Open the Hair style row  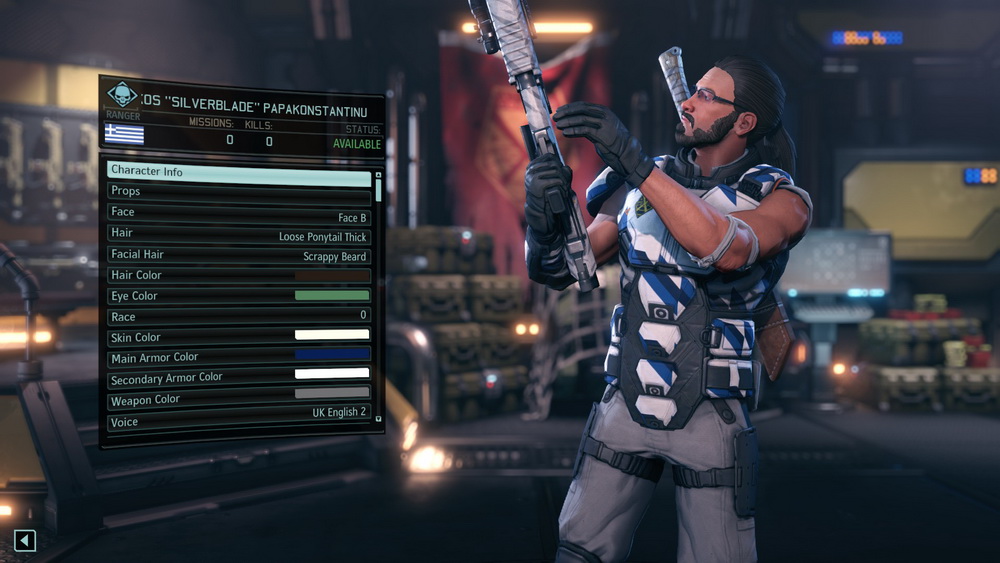239,234
